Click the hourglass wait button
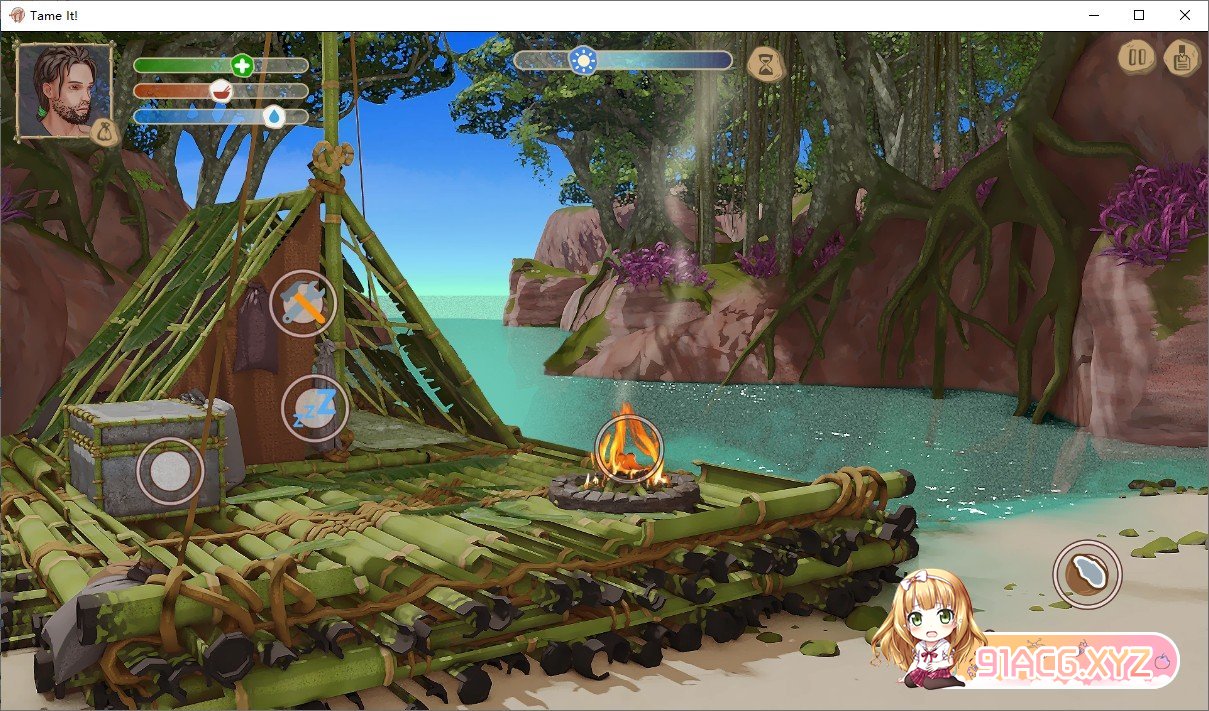1209x711 pixels. (765, 63)
